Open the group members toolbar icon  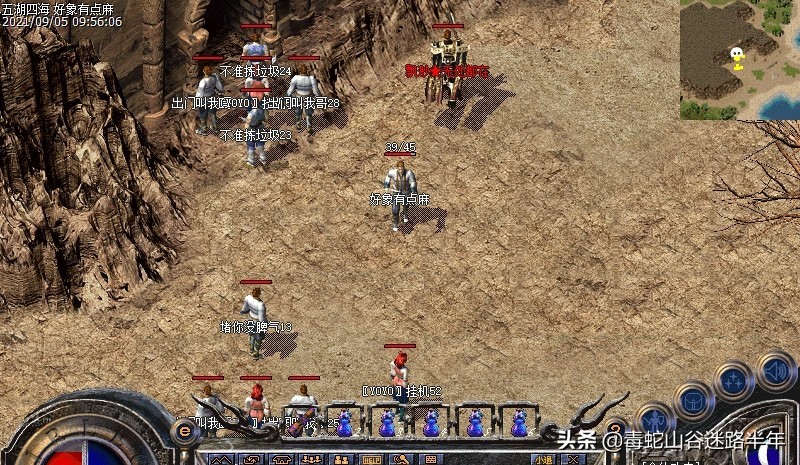tap(310, 460)
